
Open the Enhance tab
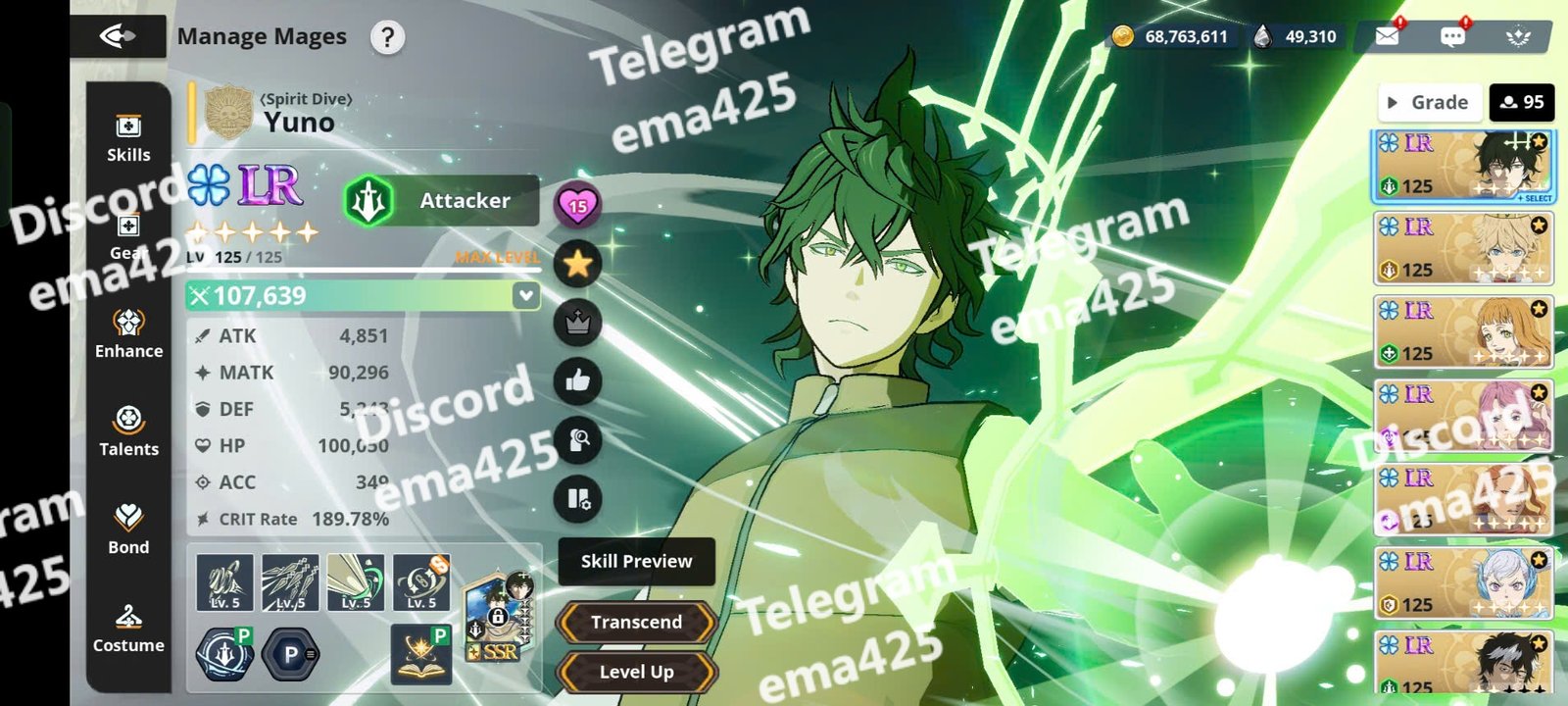tap(128, 334)
